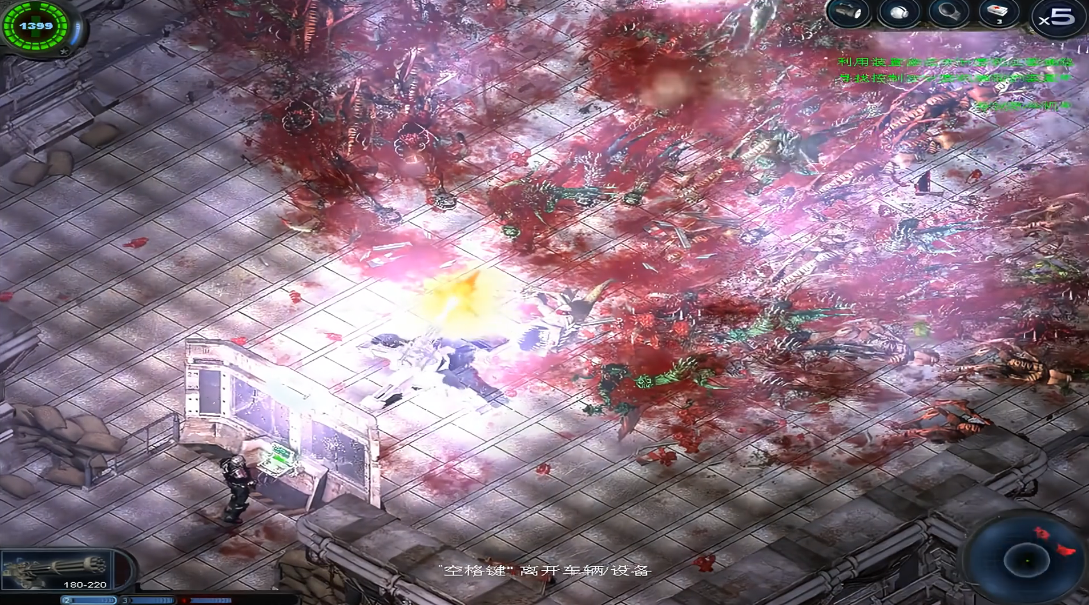
Task: Switch to weapon slot 2
Action: click(x=88, y=600)
